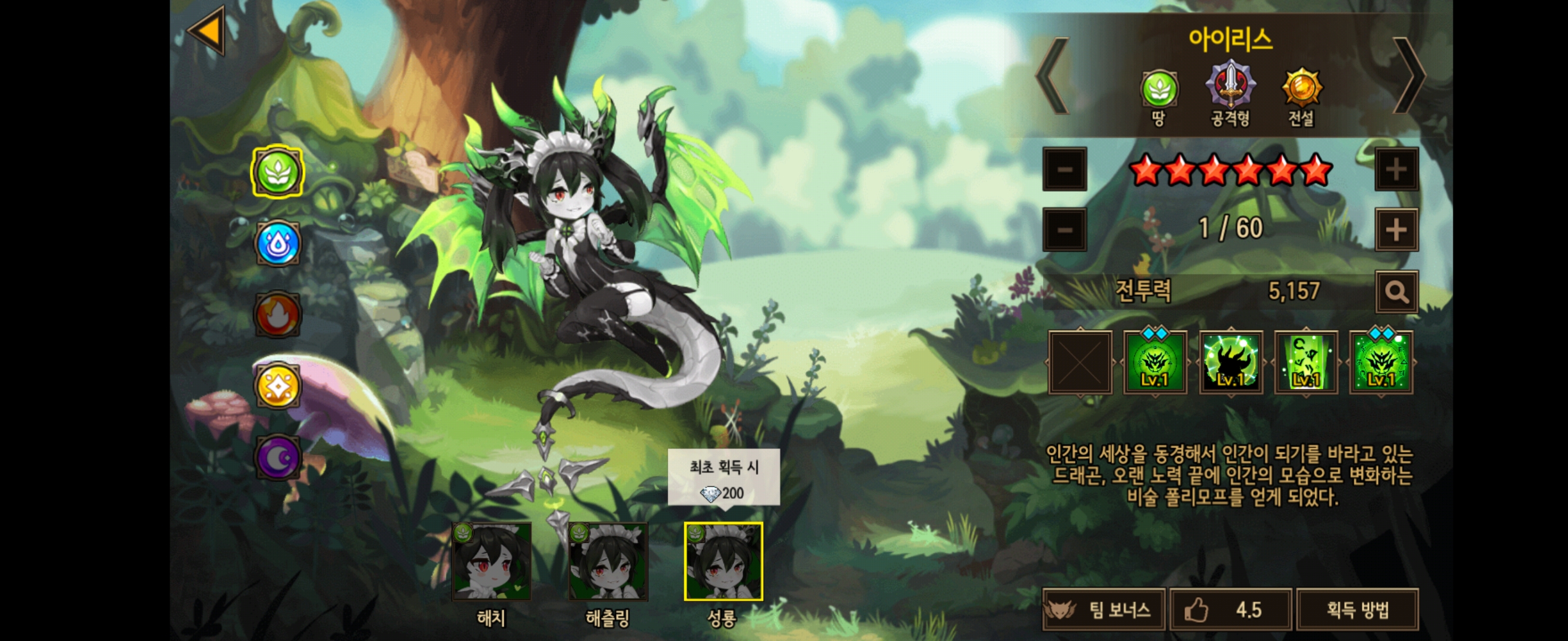Inspect the green rune scroll skill
This screenshot has width=1568, height=641.
click(x=1305, y=363)
